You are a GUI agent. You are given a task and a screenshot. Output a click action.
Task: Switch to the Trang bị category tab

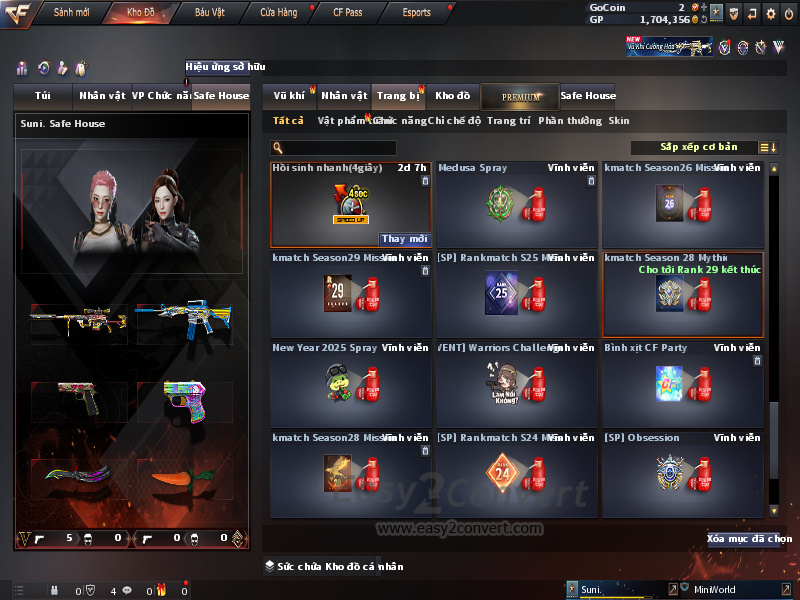click(x=398, y=96)
